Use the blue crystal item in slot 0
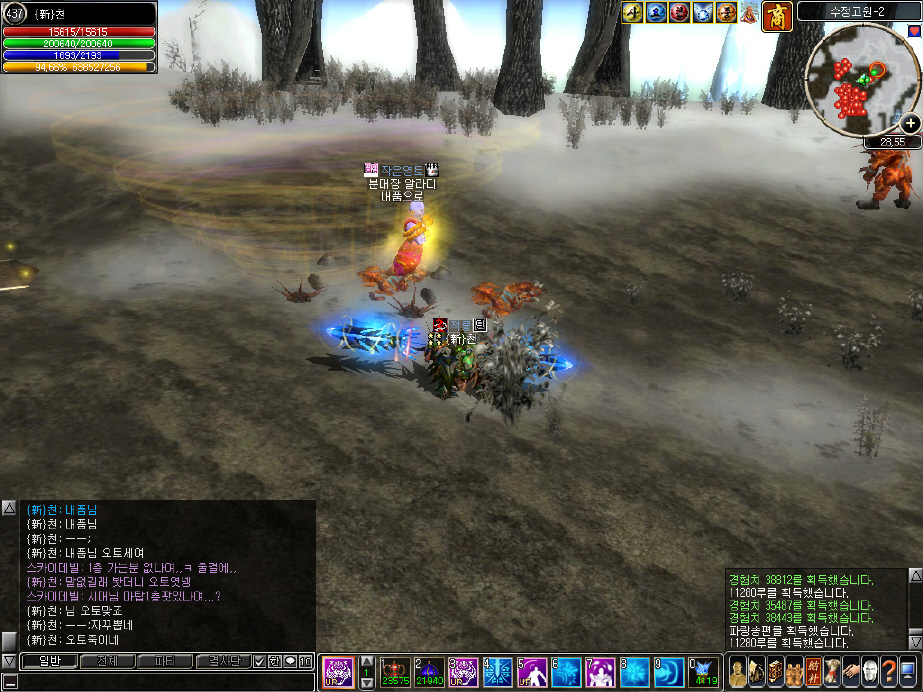The height and width of the screenshot is (692, 923). tap(703, 672)
